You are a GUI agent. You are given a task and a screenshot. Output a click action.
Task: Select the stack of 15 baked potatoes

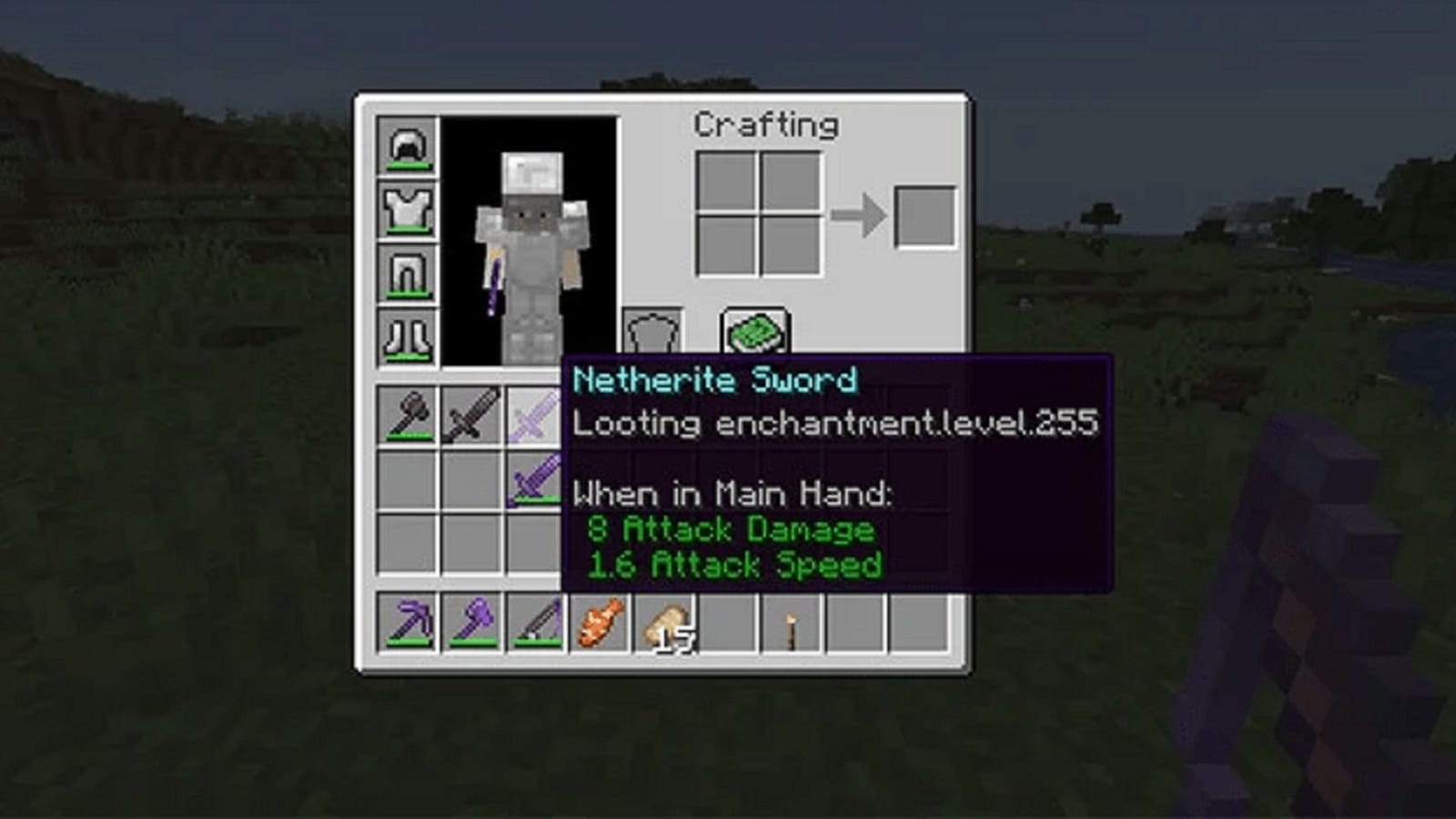pos(666,623)
